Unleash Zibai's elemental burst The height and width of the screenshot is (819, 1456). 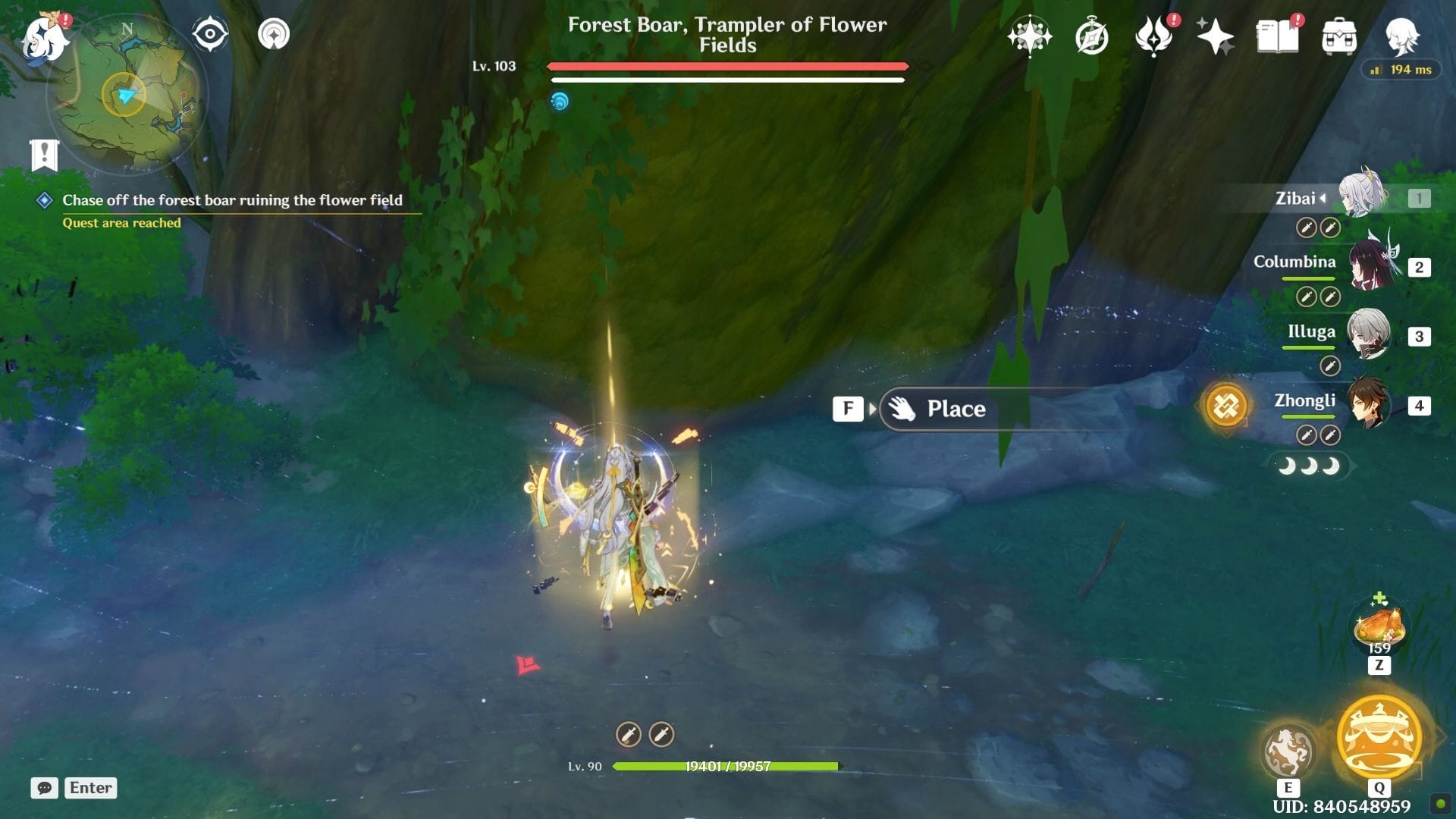click(1379, 737)
